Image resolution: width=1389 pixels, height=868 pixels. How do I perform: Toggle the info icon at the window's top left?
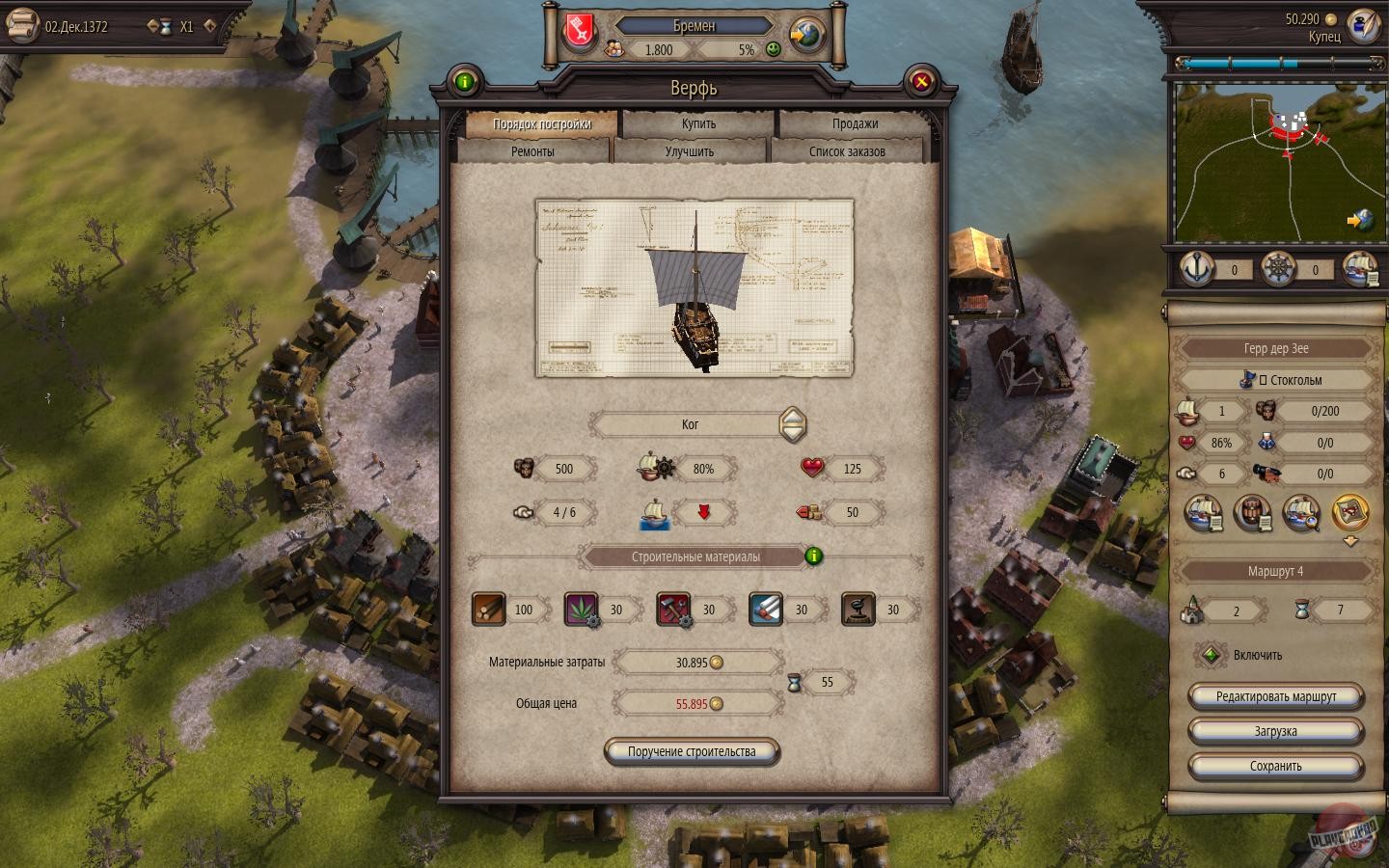click(x=467, y=83)
